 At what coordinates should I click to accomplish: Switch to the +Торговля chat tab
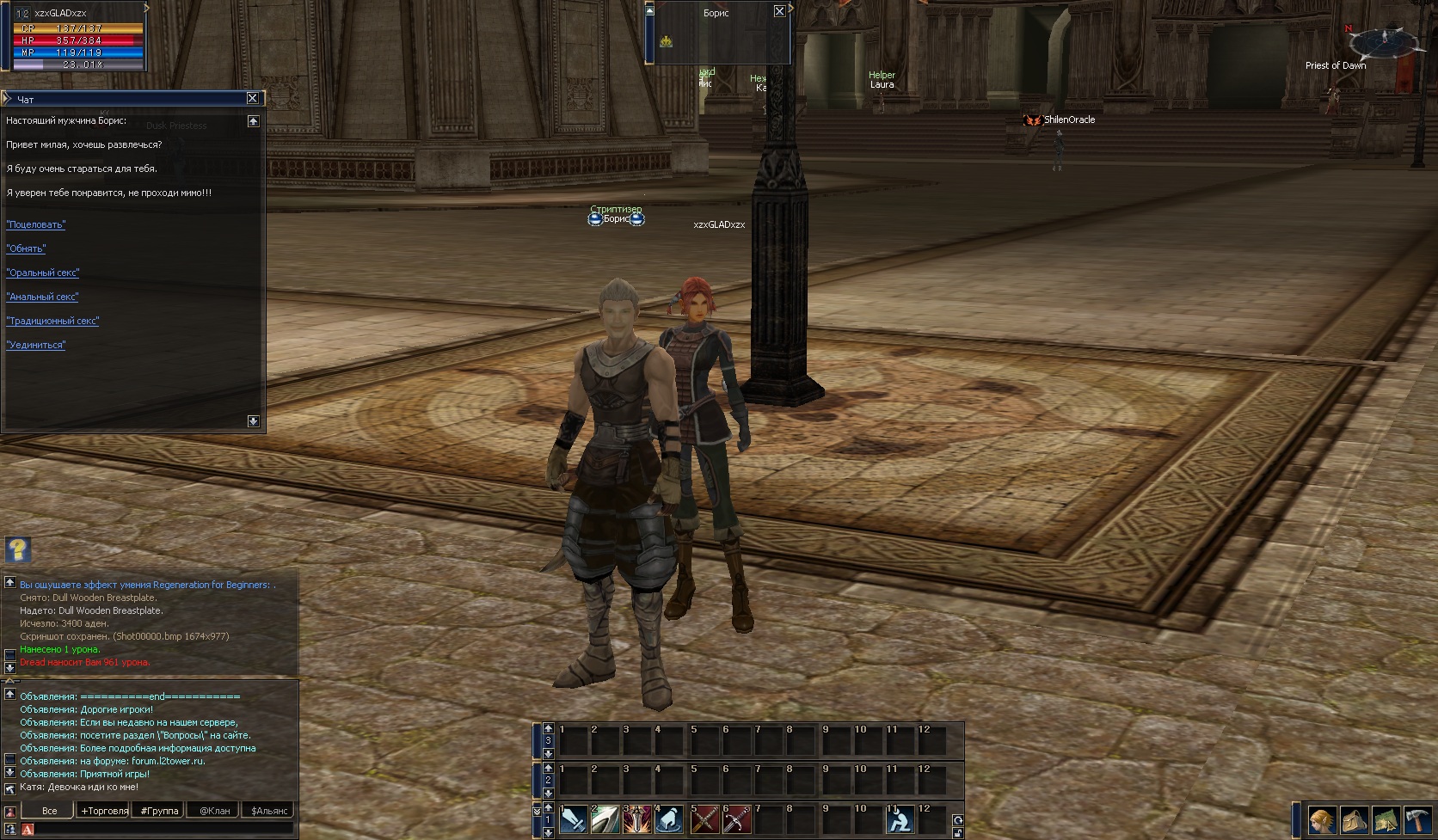tap(104, 811)
